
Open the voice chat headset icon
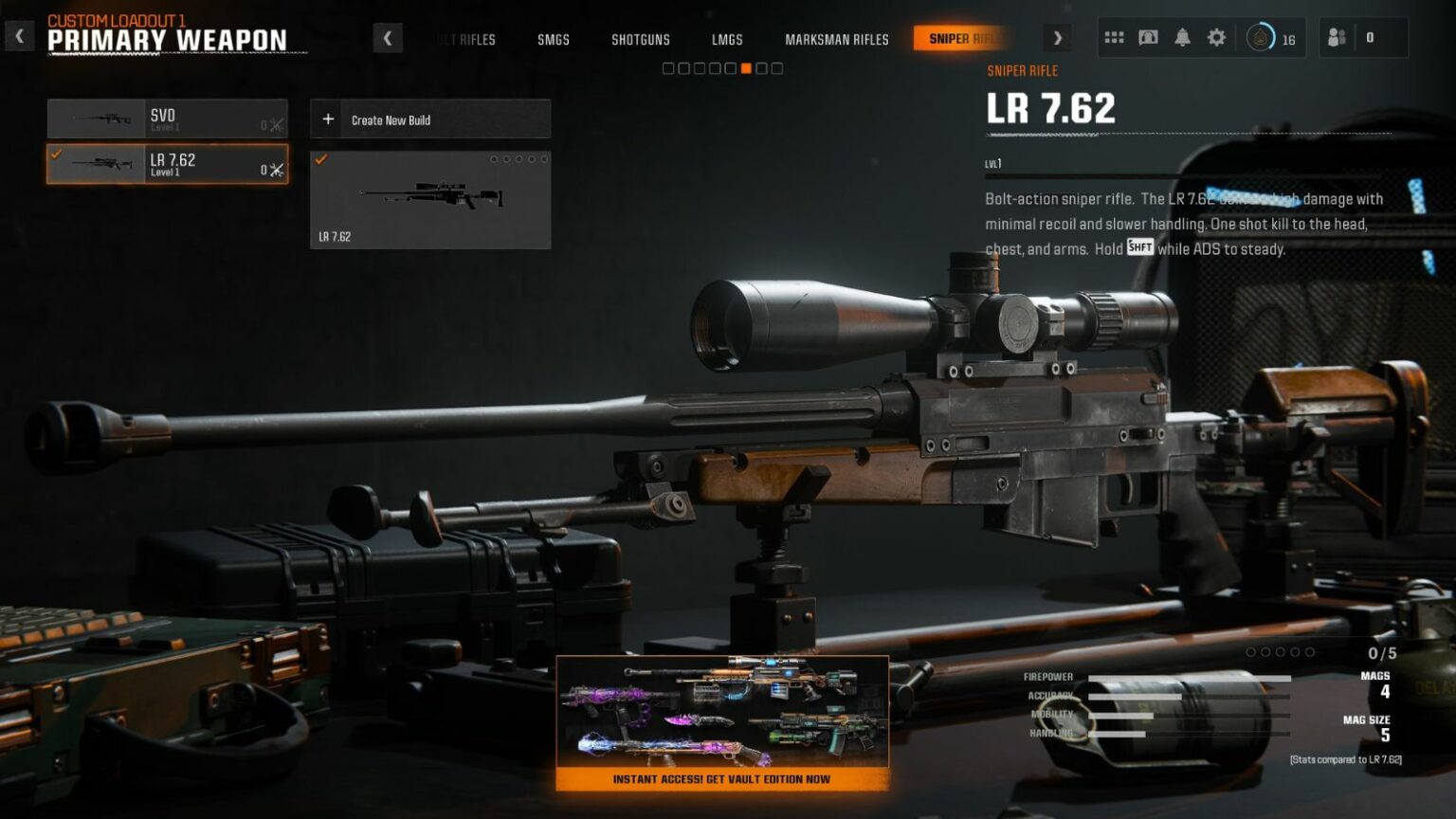(1149, 37)
